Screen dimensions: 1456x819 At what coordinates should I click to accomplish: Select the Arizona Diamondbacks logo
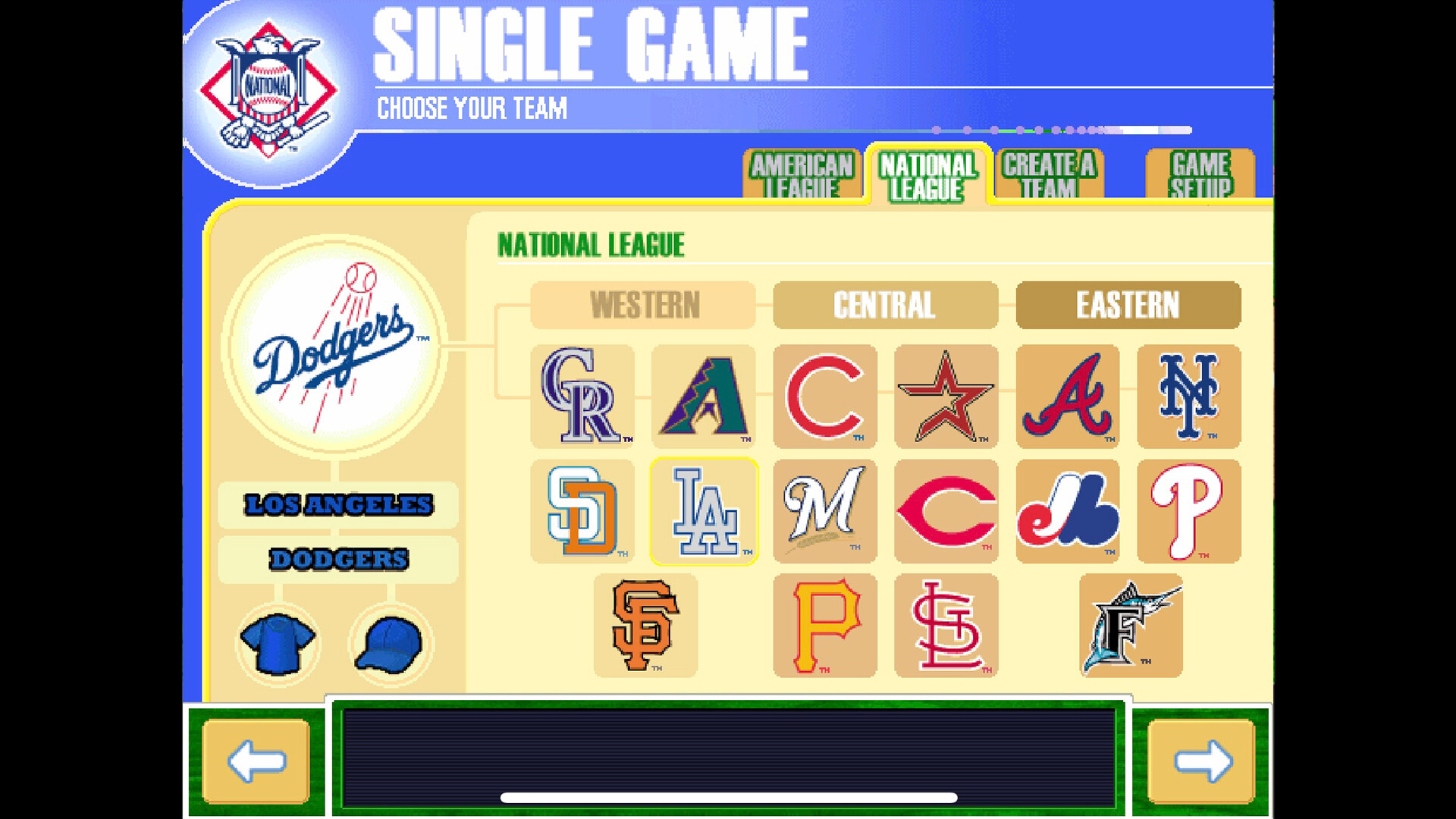[703, 397]
